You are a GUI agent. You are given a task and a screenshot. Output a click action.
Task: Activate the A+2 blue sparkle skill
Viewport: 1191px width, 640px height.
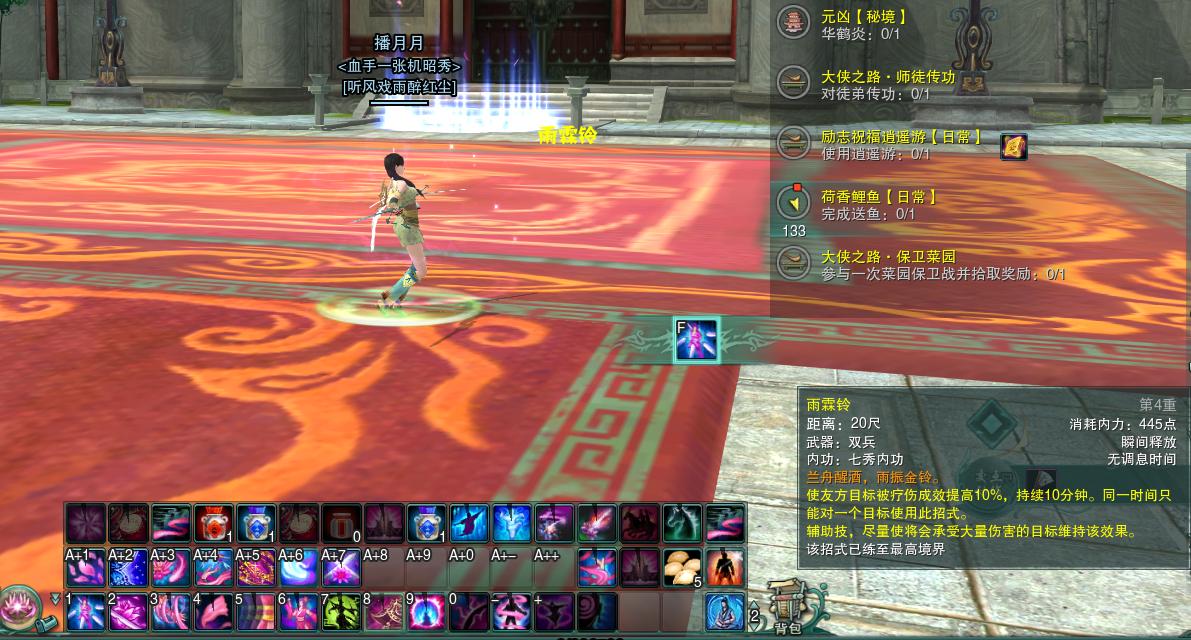coord(127,567)
